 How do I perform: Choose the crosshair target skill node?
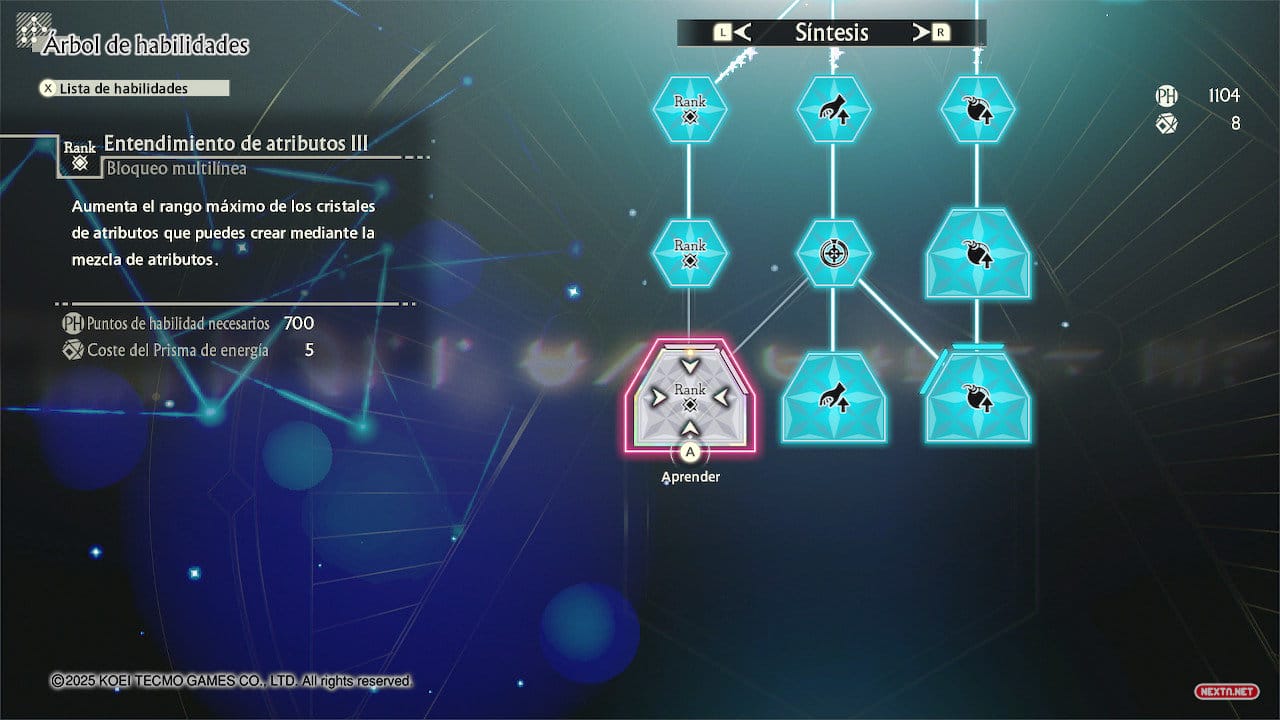click(833, 253)
